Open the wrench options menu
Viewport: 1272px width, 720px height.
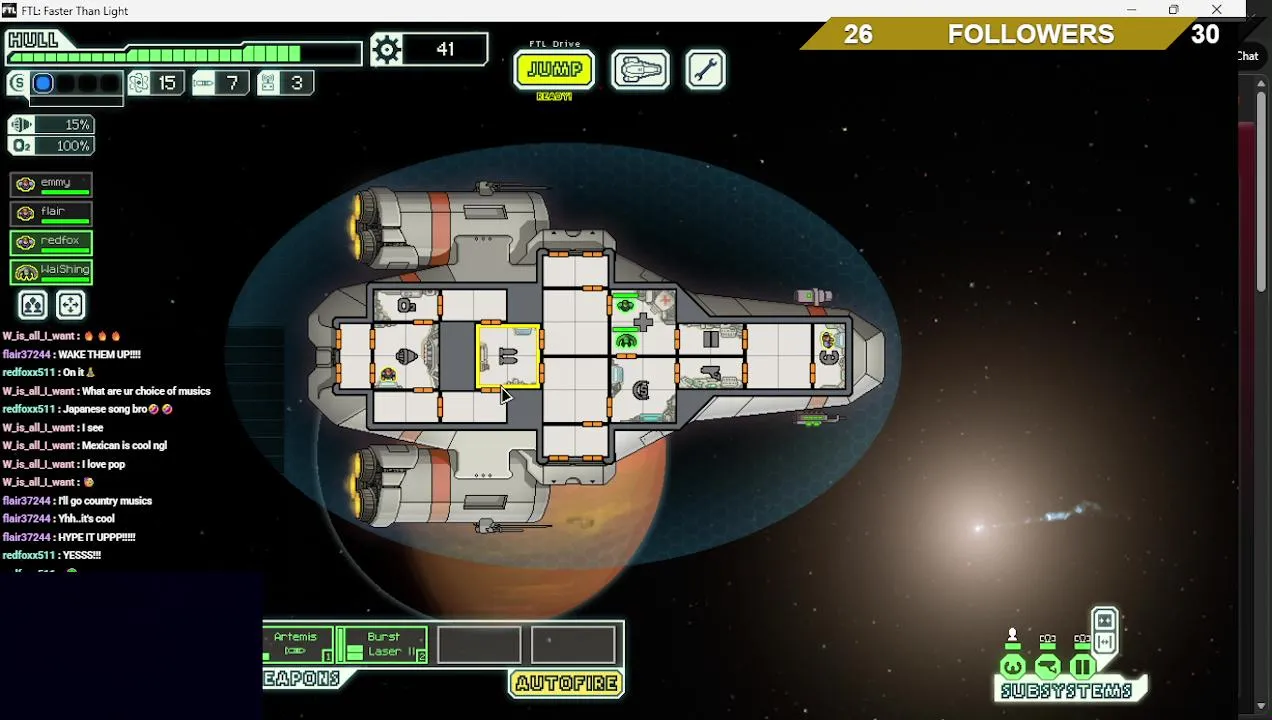(705, 70)
